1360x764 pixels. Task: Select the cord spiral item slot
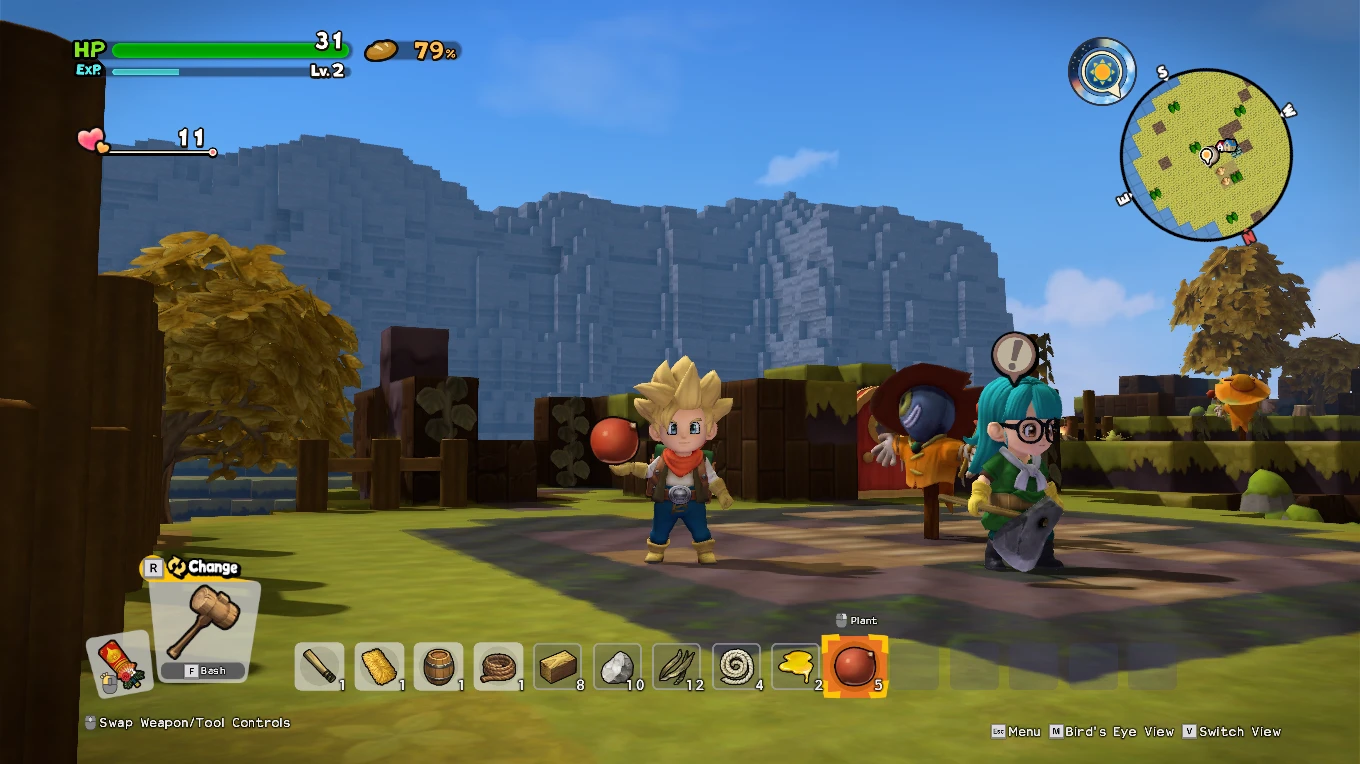736,665
